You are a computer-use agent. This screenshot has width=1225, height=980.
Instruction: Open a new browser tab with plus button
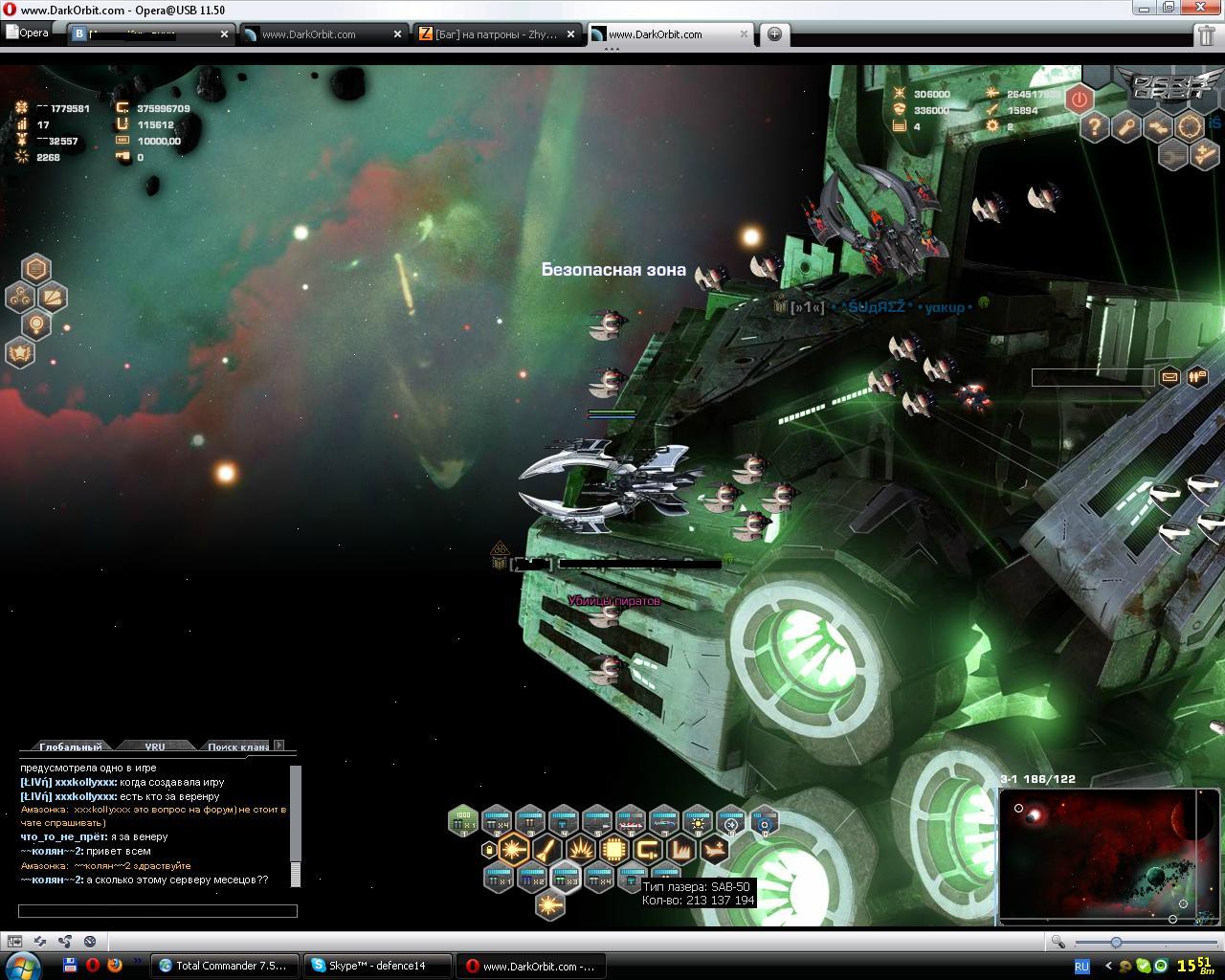[774, 34]
